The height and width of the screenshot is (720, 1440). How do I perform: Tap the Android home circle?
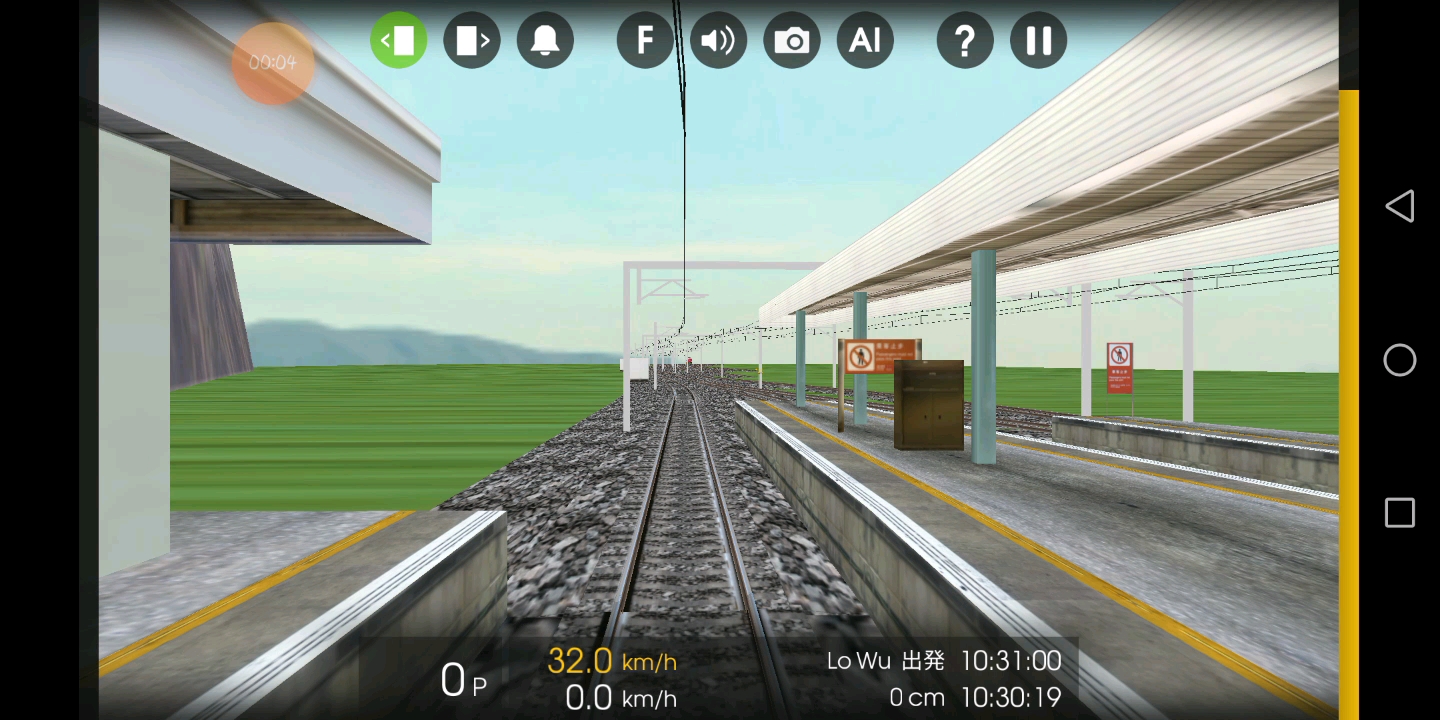(1400, 360)
